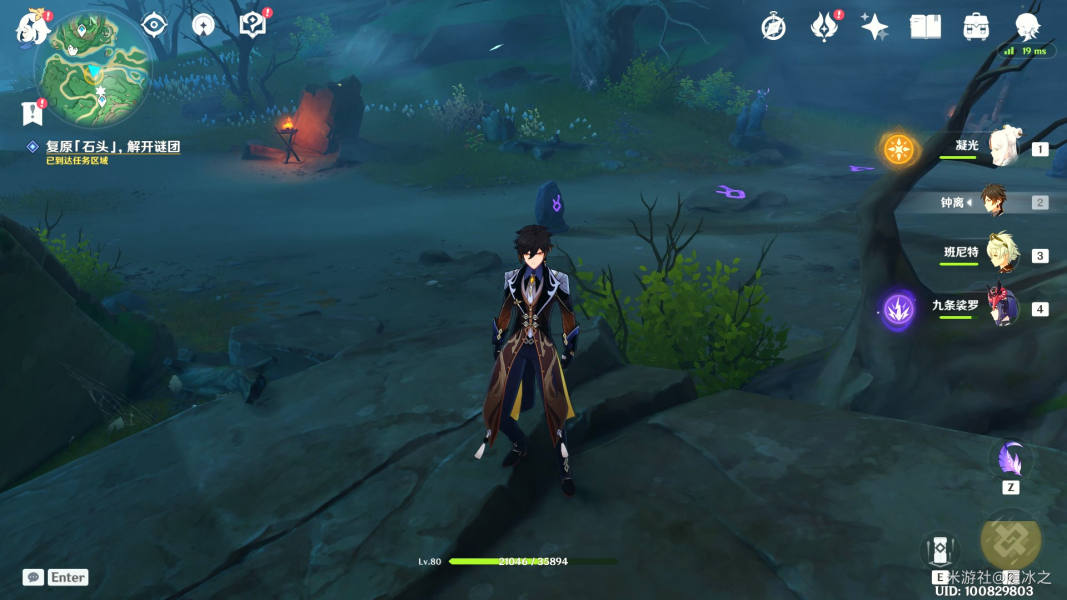Open the Adventurer Handbook book icon
The height and width of the screenshot is (600, 1067).
tap(925, 27)
